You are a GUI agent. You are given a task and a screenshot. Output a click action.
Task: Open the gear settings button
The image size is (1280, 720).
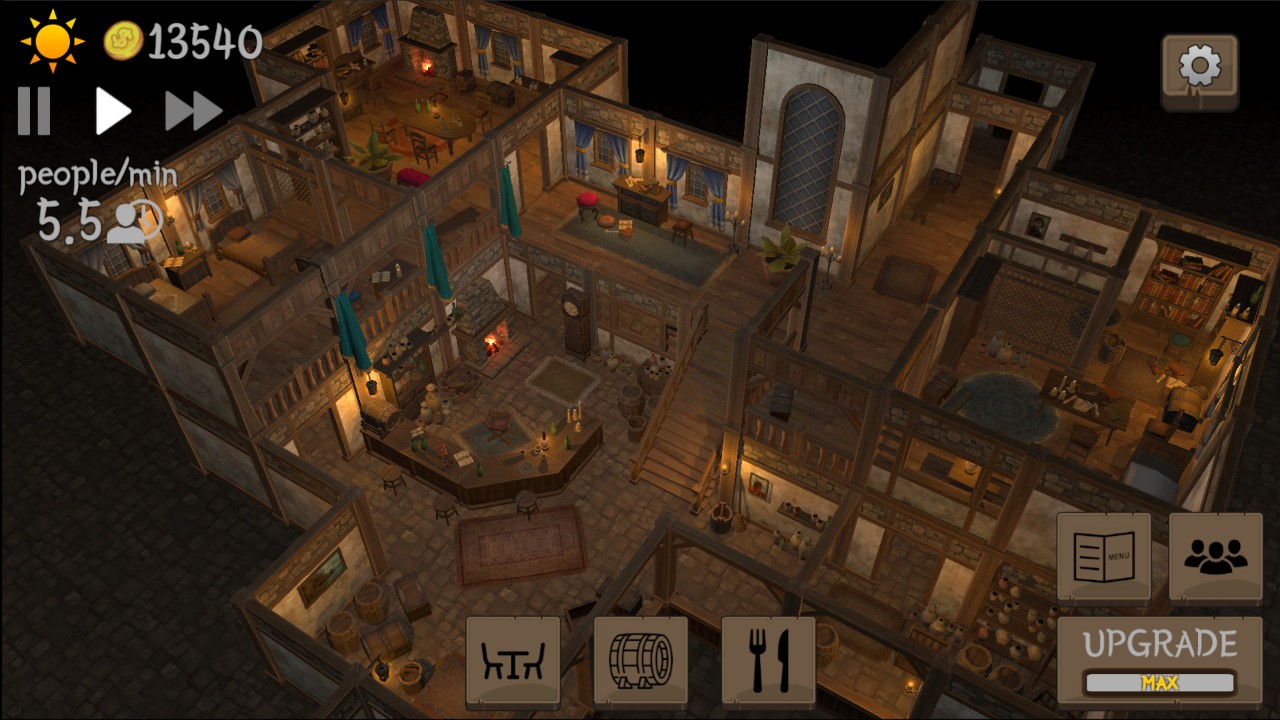pyautogui.click(x=1199, y=68)
